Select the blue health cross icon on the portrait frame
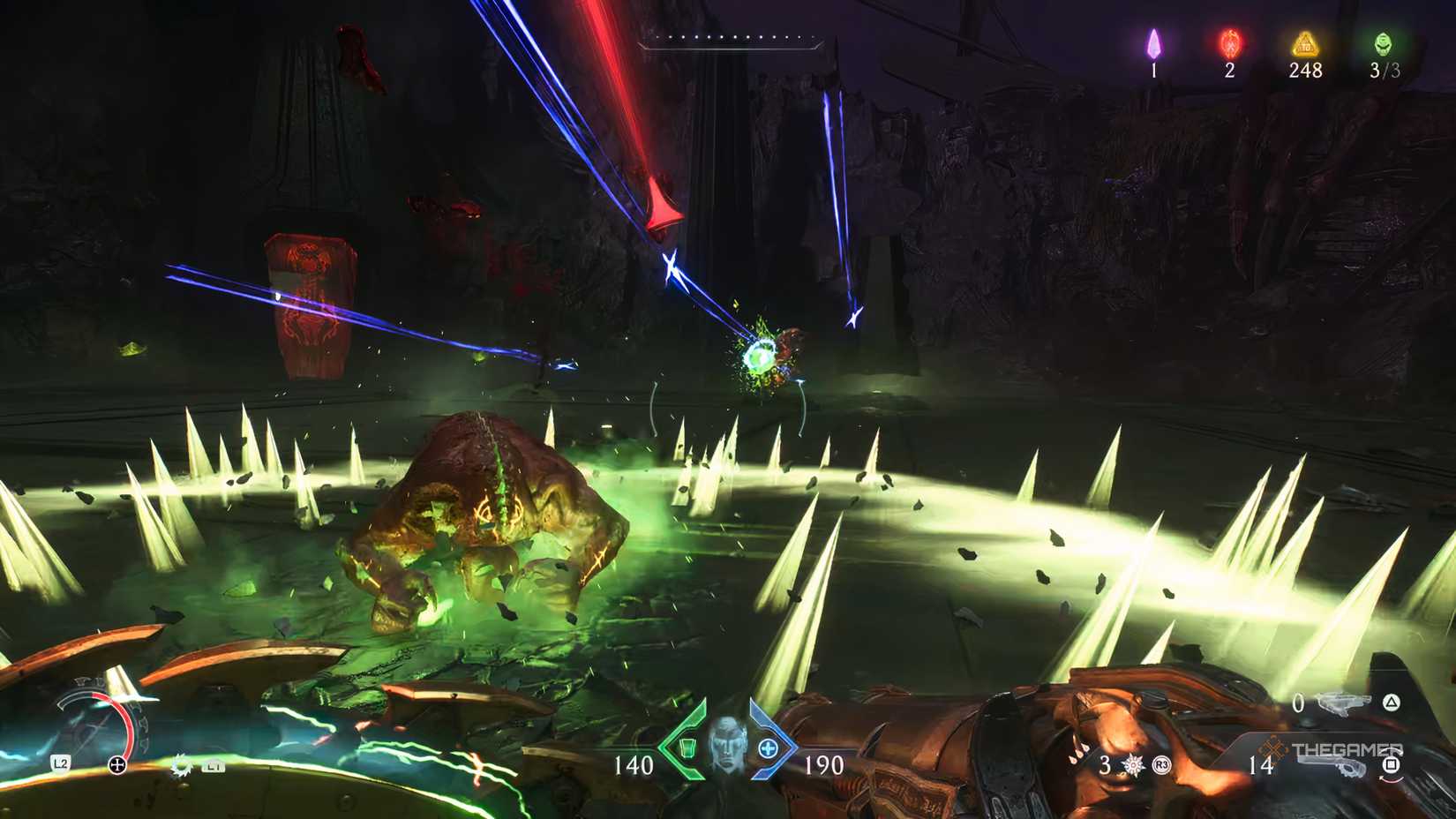The height and width of the screenshot is (819, 1456). [x=768, y=748]
